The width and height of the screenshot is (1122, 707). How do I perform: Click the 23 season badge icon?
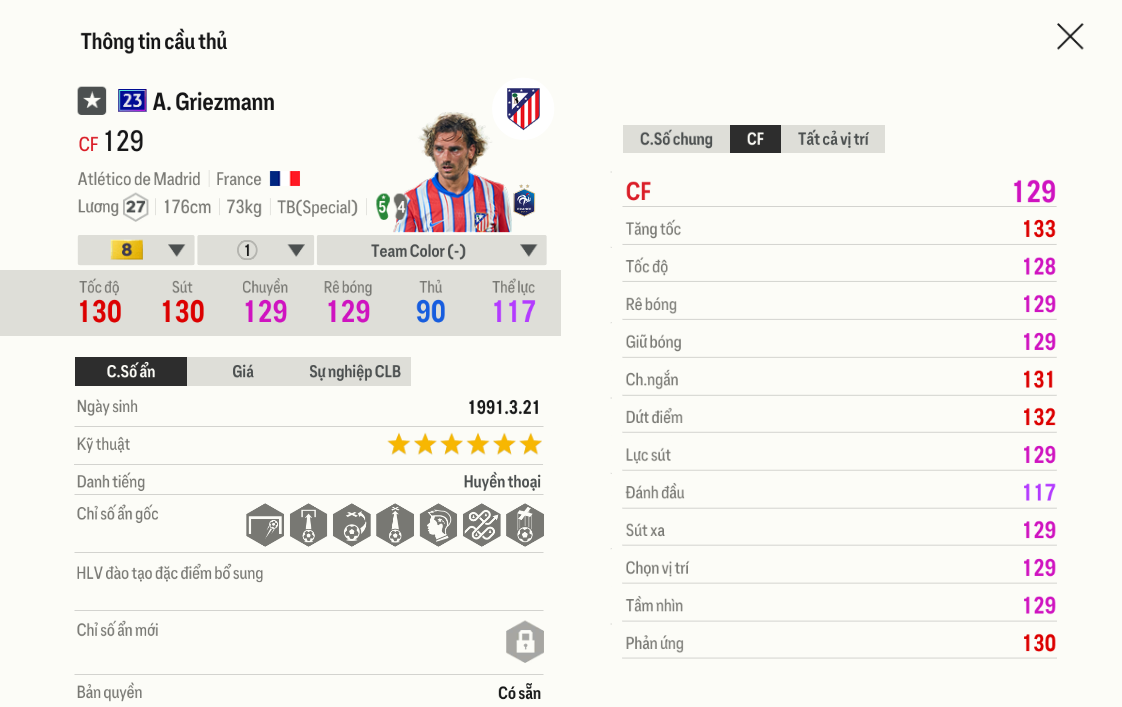tap(132, 101)
